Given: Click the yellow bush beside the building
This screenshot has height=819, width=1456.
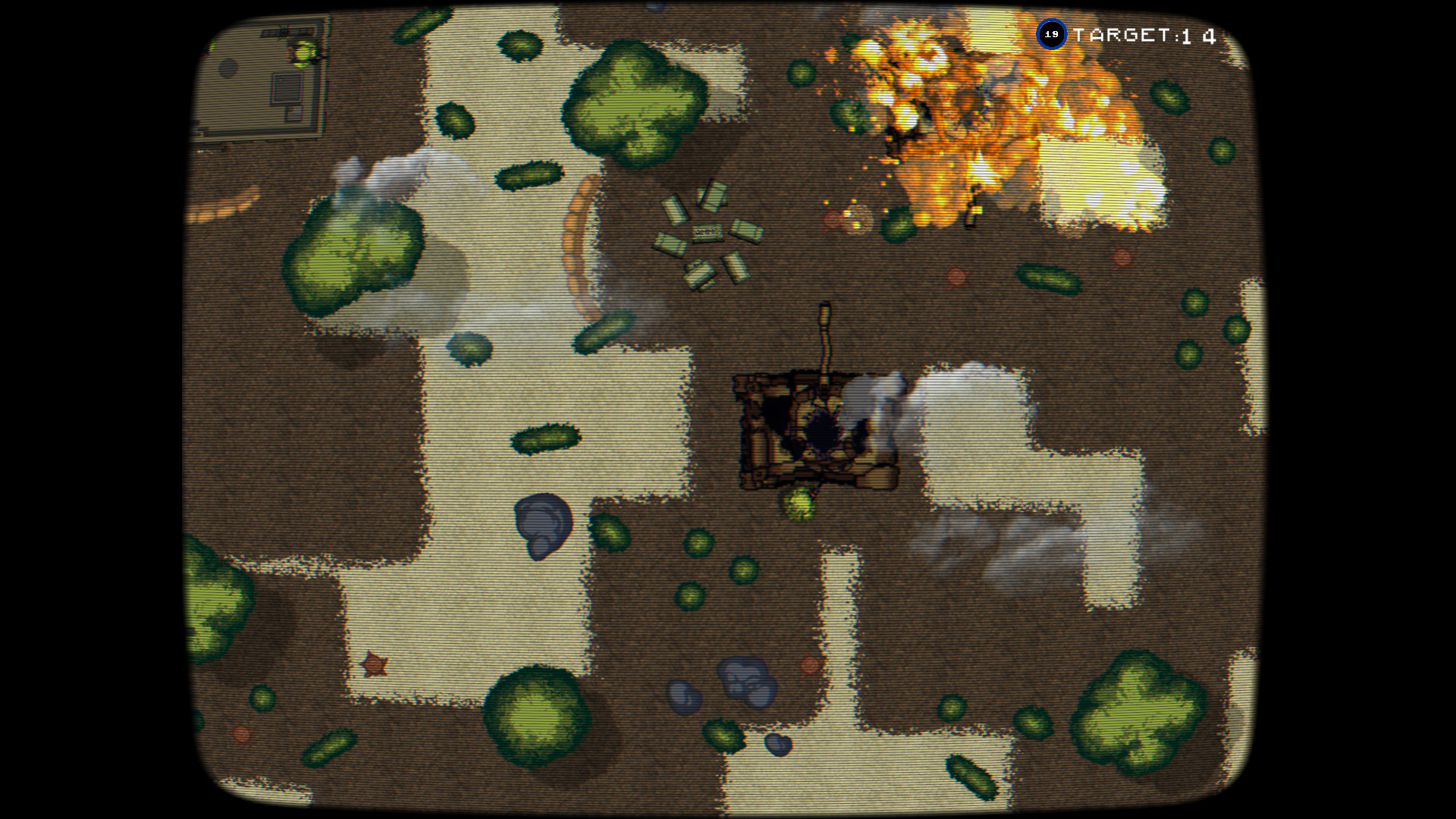Looking at the screenshot, I should pyautogui.click(x=302, y=53).
